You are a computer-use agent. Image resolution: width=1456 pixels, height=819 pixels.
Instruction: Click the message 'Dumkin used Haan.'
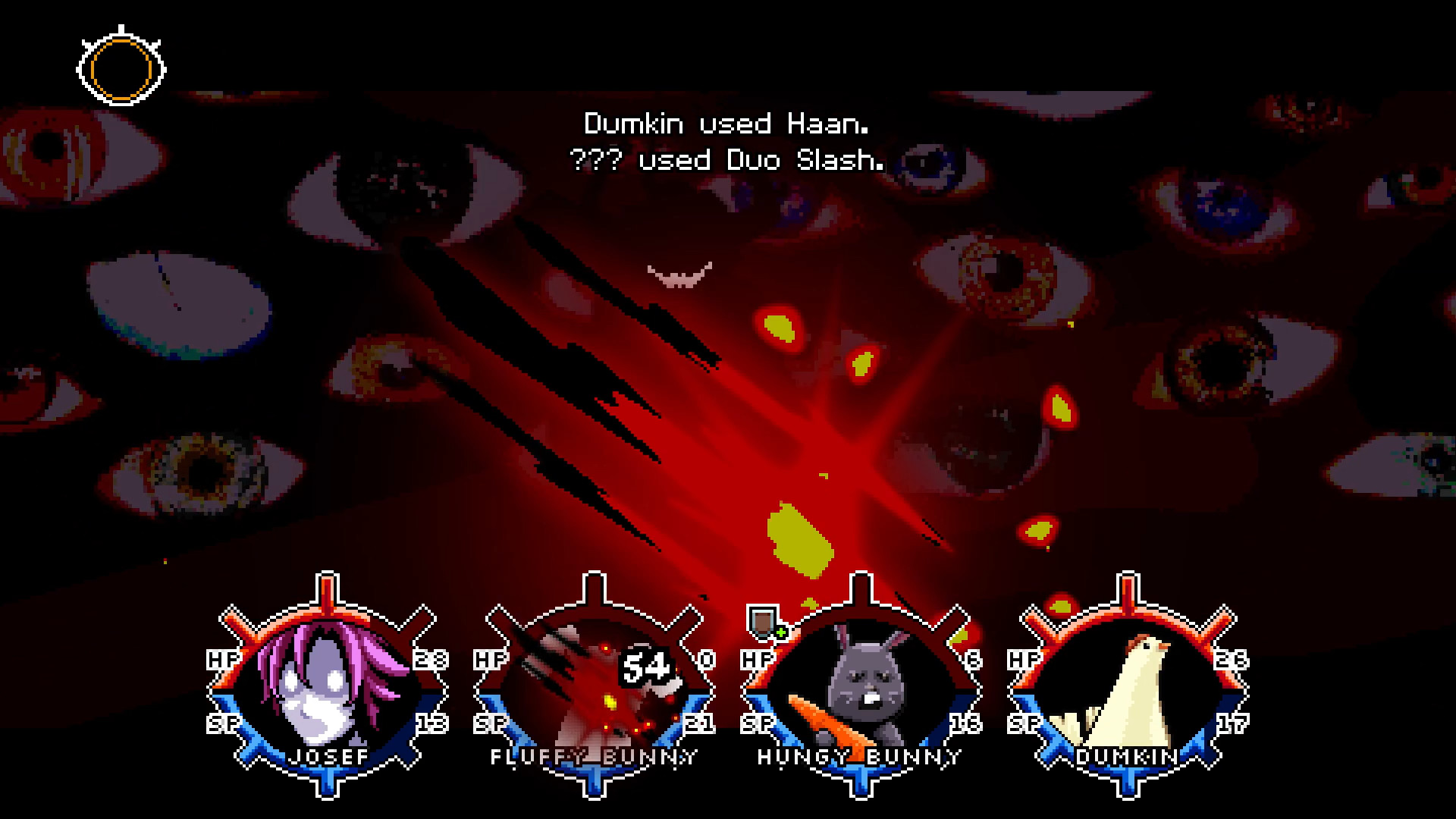click(726, 123)
